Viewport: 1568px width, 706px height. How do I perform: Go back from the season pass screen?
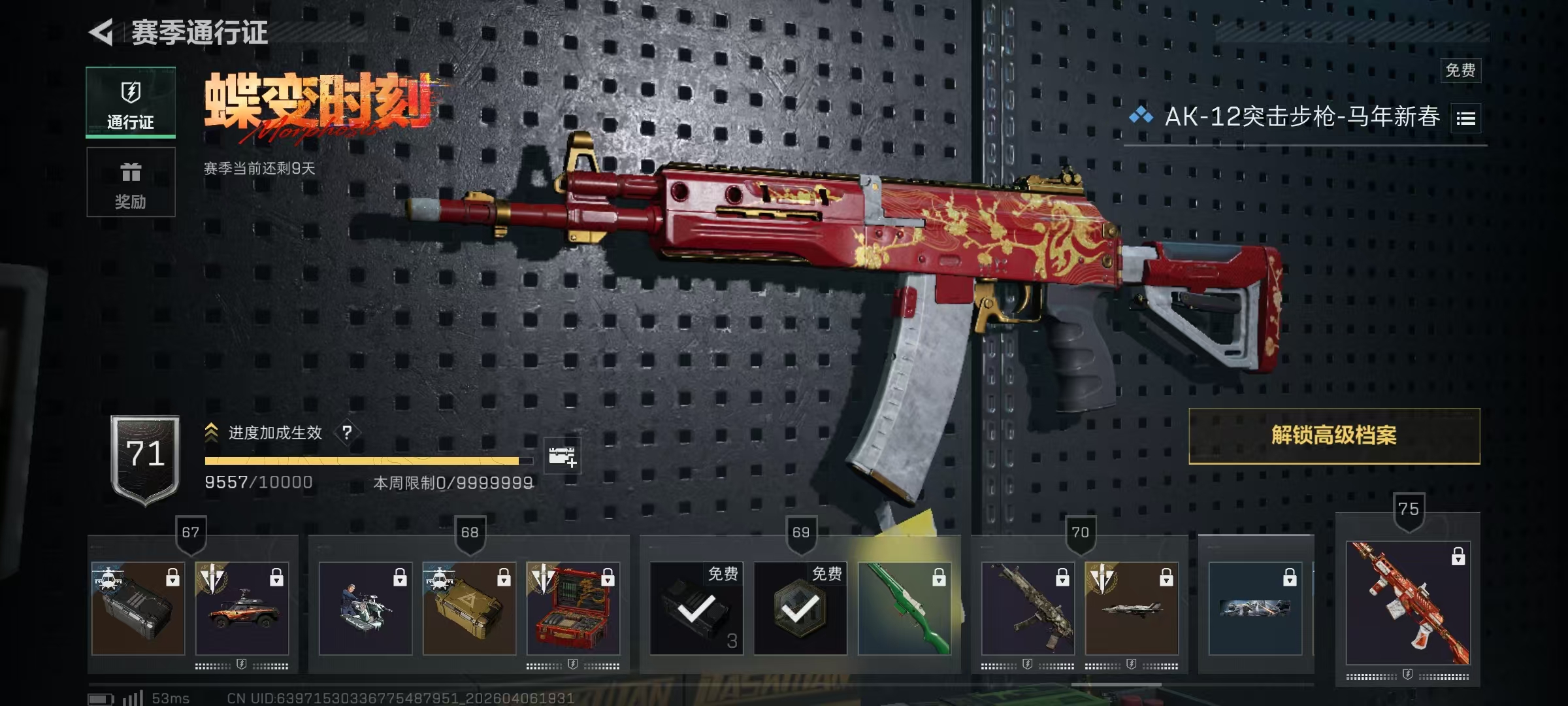coord(103,32)
